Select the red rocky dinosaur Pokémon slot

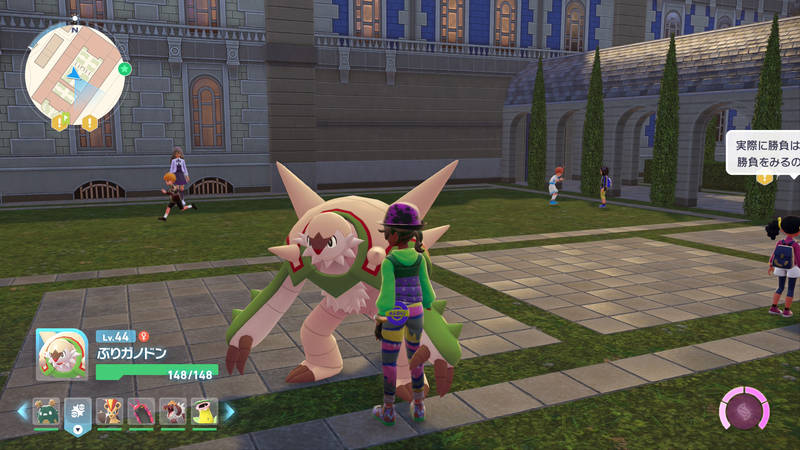coord(173,411)
